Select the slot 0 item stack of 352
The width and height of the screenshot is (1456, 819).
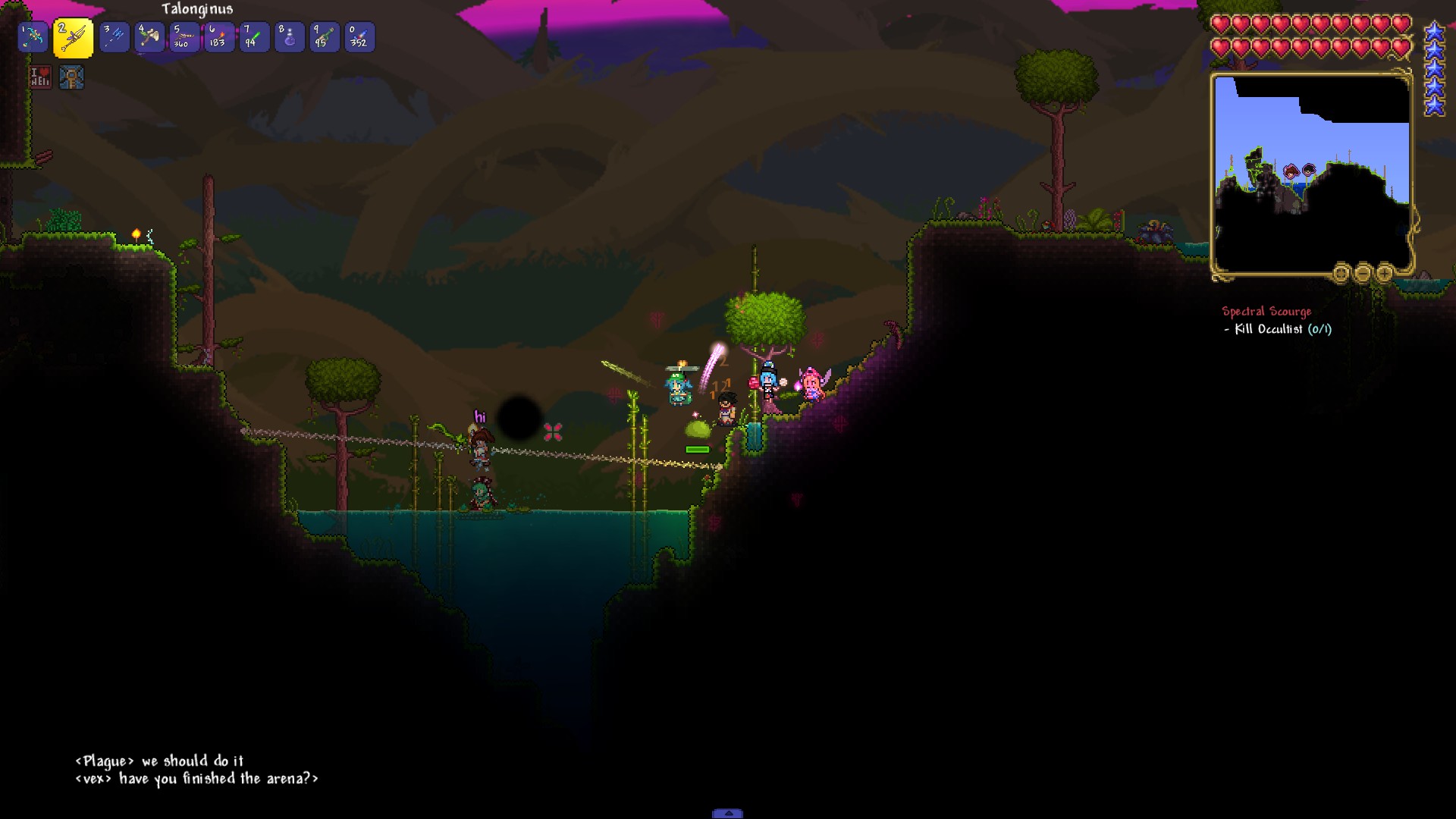coord(359,37)
